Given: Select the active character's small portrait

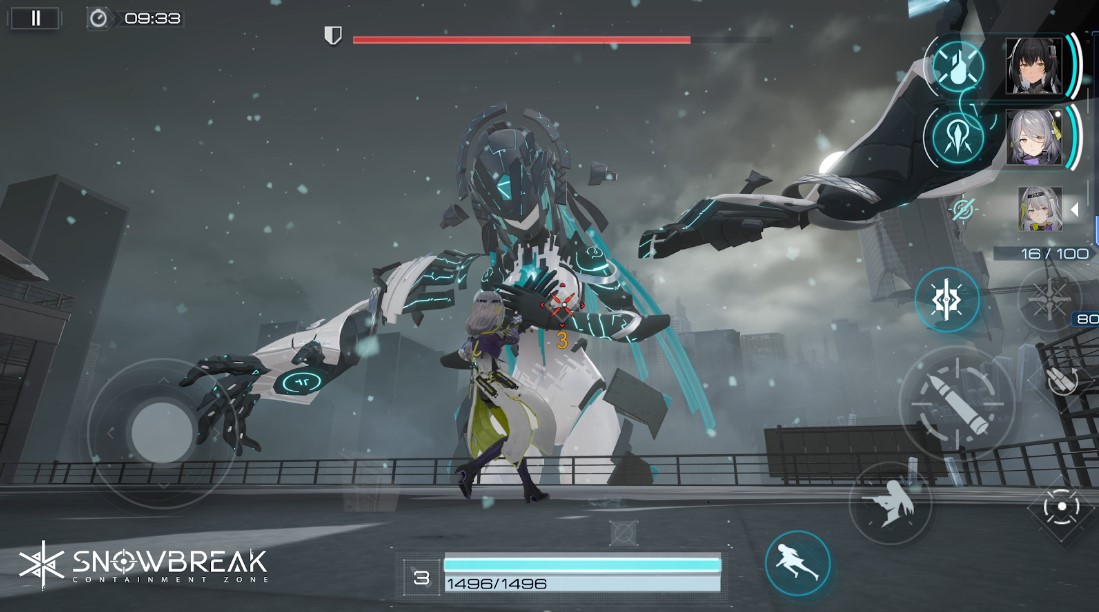Looking at the screenshot, I should tap(1039, 208).
